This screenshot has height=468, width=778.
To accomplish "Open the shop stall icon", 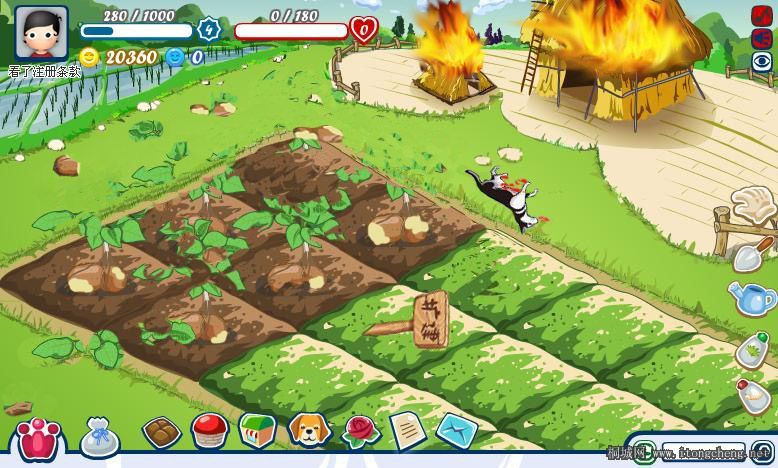I will [x=258, y=430].
